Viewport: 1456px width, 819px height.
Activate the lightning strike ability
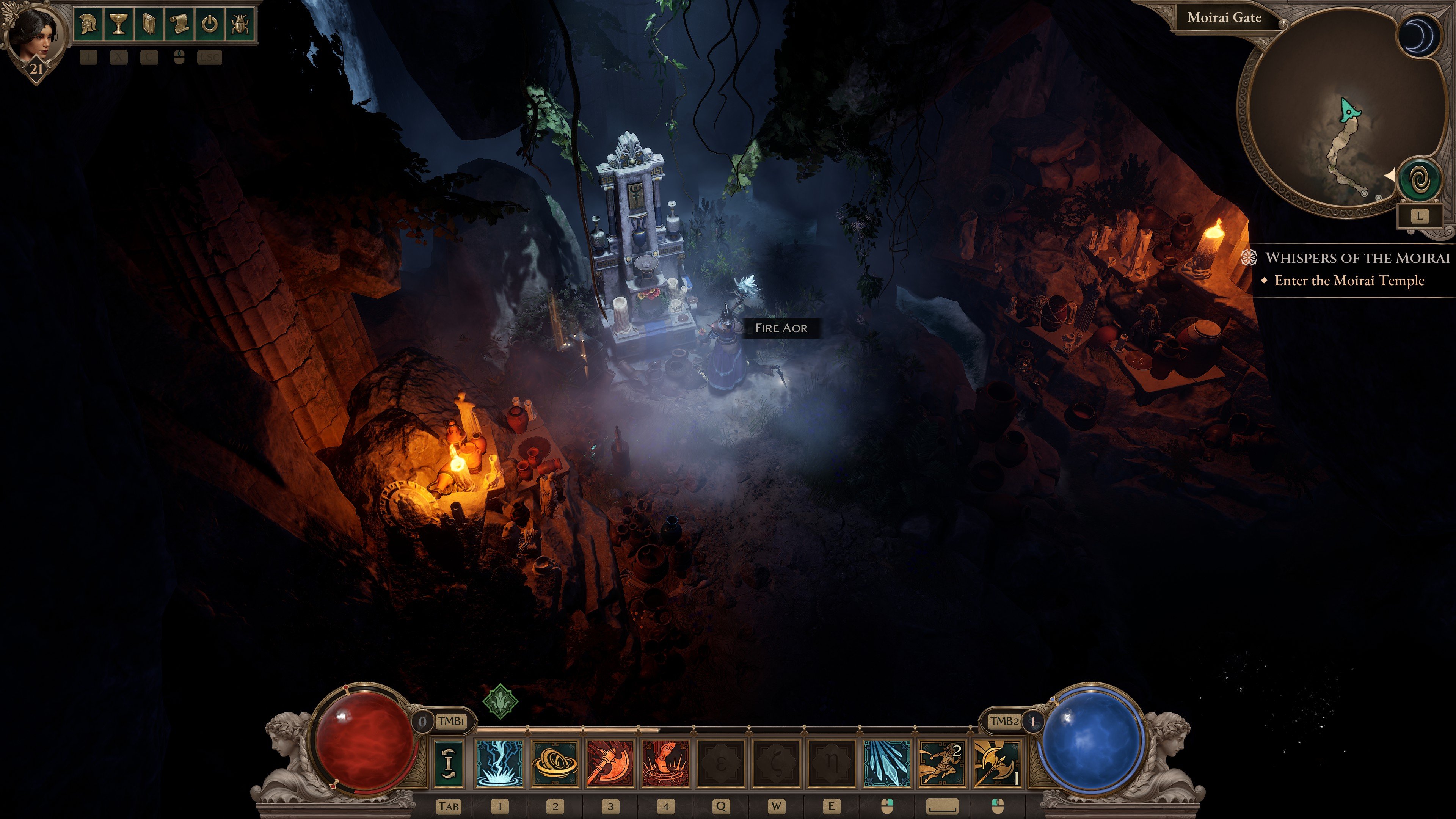click(500, 763)
